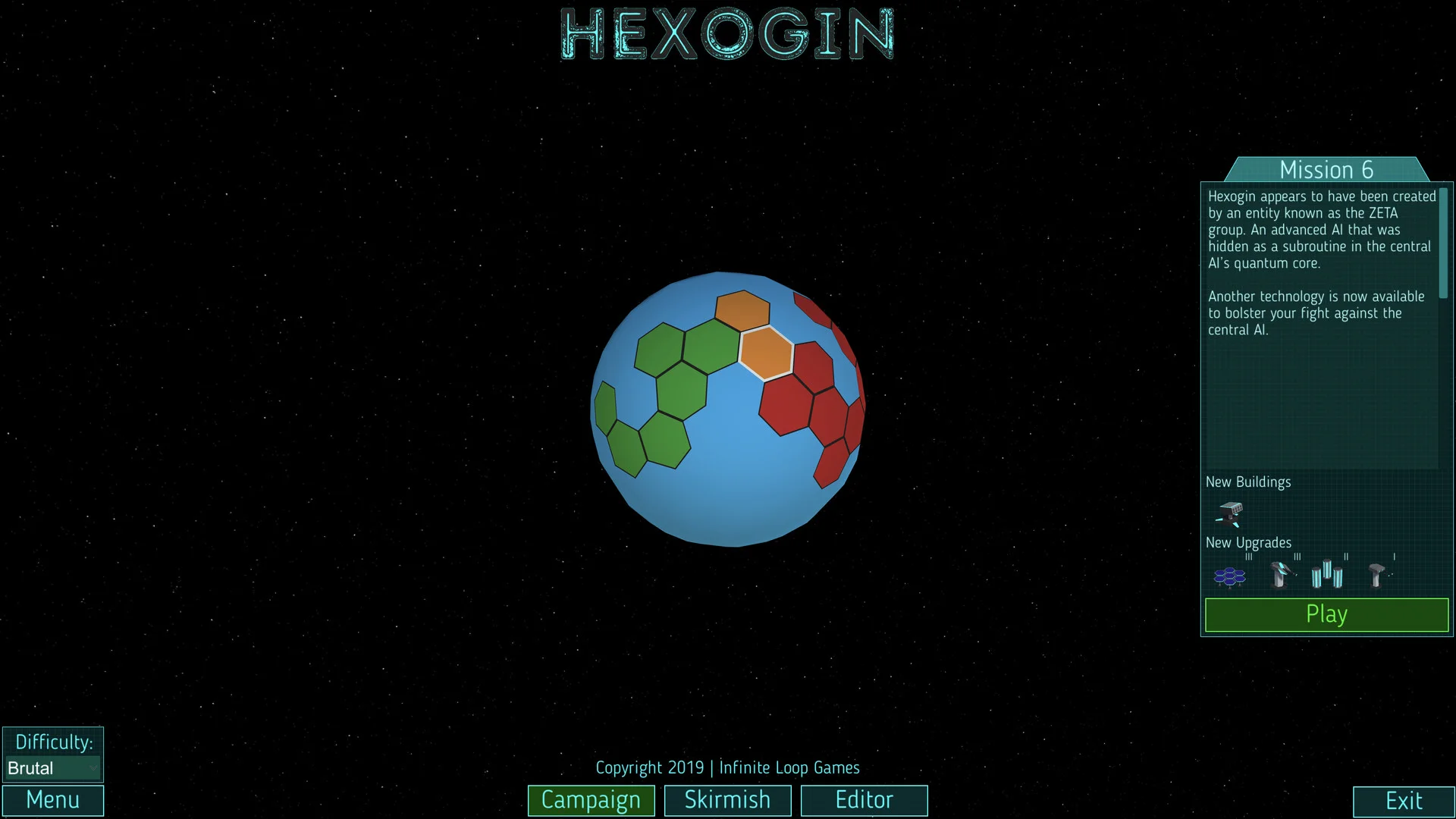
Task: Select the missile launcher building icon
Action: pyautogui.click(x=1229, y=515)
